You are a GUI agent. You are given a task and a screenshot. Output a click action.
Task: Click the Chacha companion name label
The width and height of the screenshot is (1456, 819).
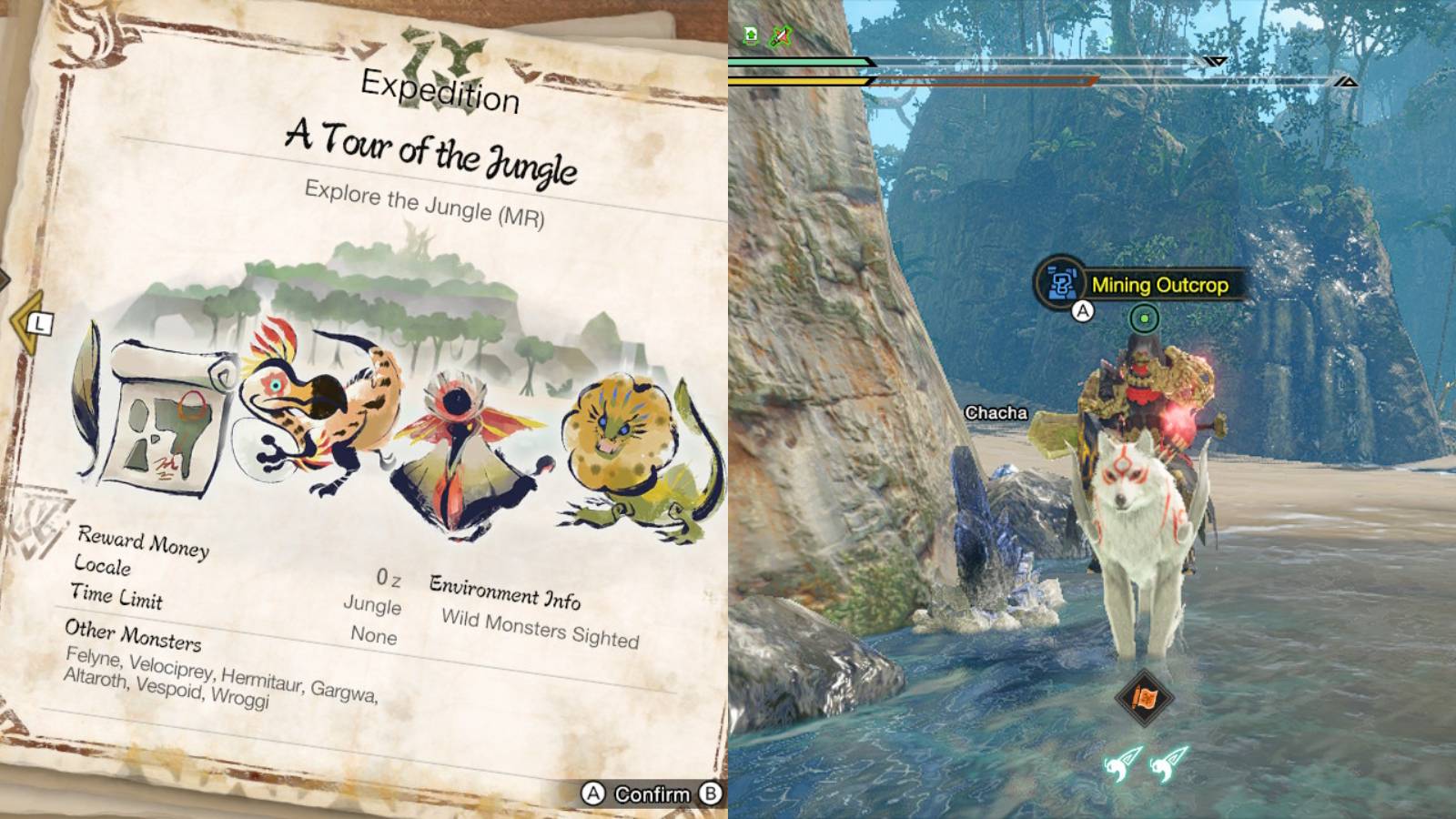[x=996, y=412]
